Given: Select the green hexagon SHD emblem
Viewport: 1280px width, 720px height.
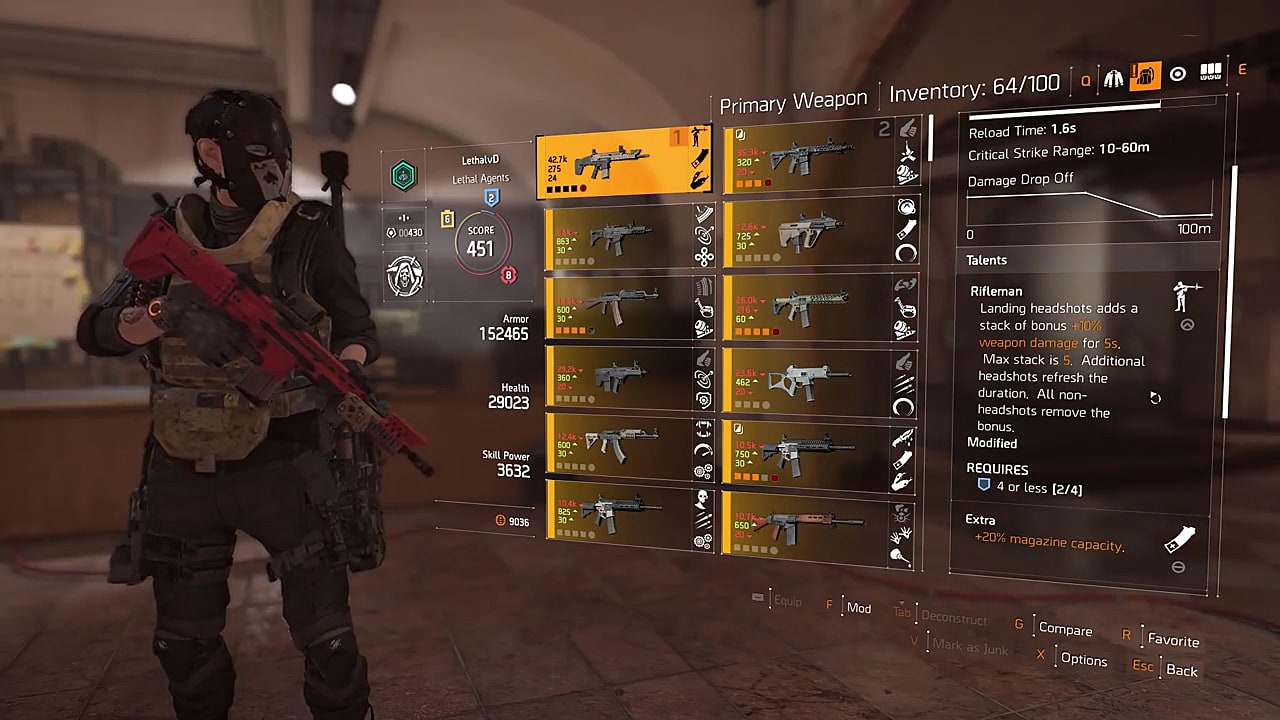Looking at the screenshot, I should tap(404, 174).
